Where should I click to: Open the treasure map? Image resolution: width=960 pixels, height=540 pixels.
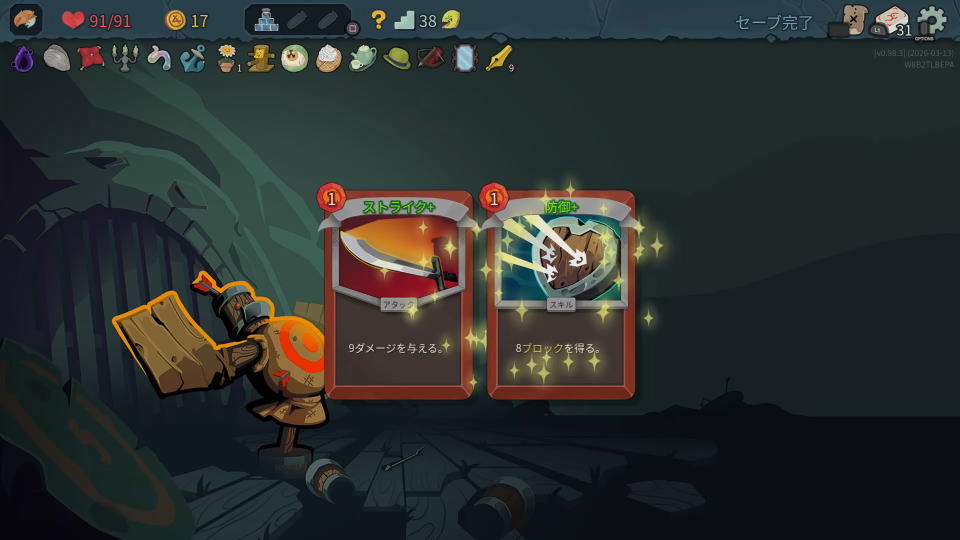(x=853, y=20)
